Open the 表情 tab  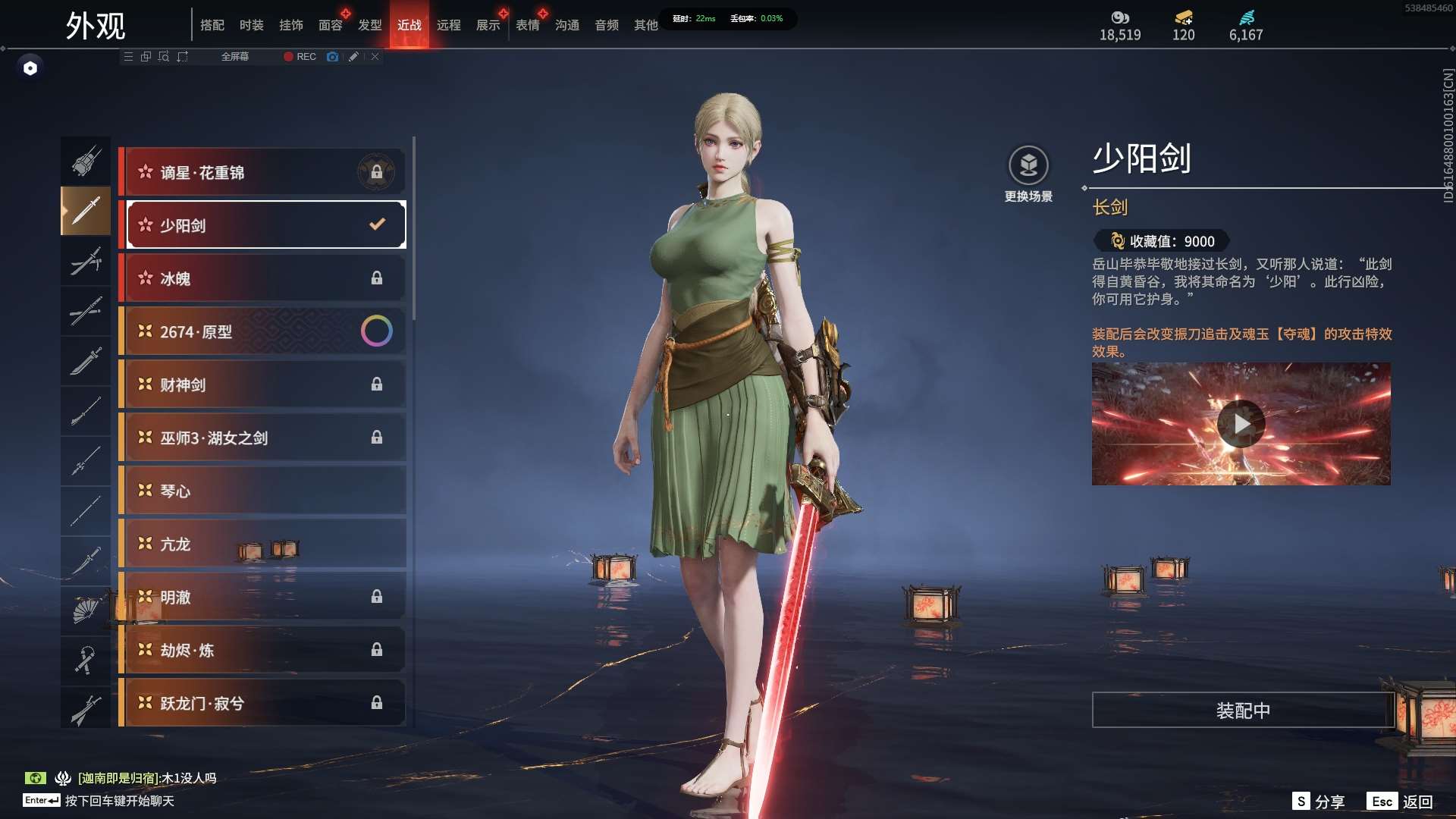coord(527,25)
